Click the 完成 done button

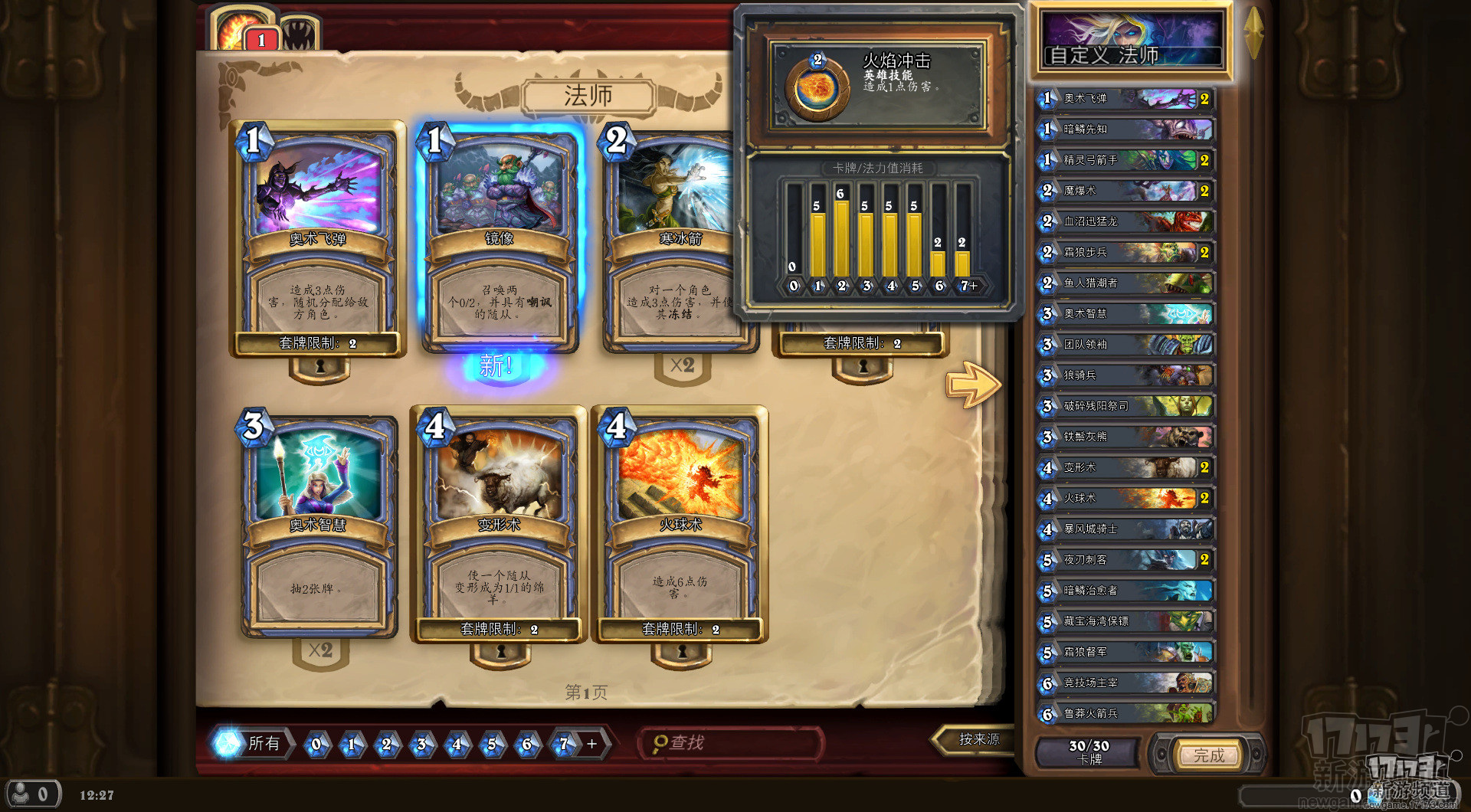[1208, 755]
